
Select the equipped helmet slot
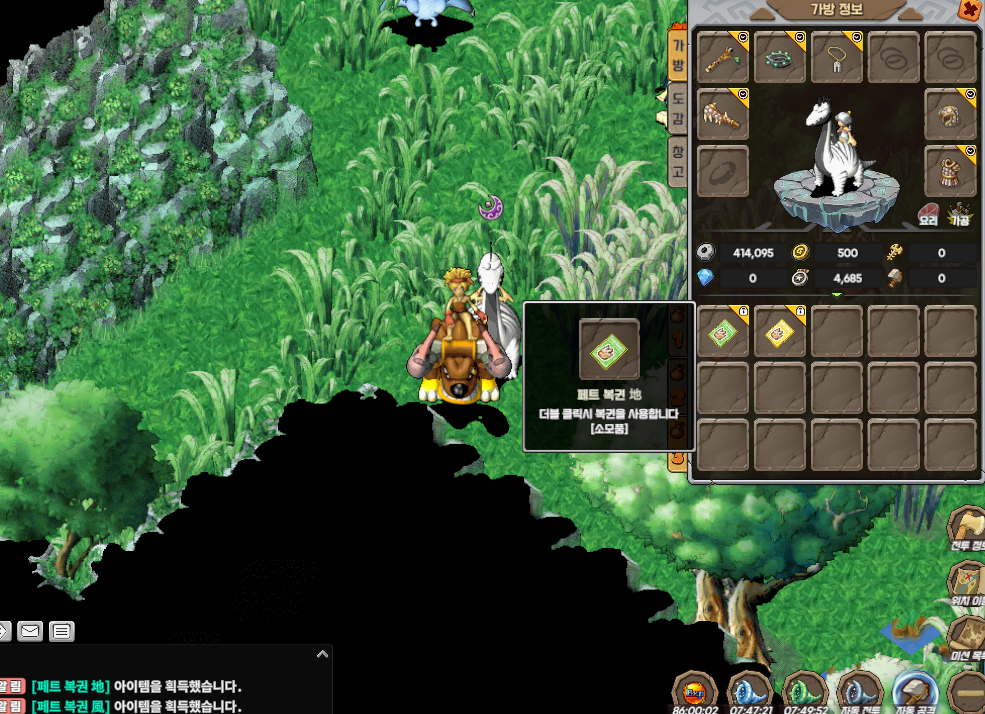click(x=950, y=113)
